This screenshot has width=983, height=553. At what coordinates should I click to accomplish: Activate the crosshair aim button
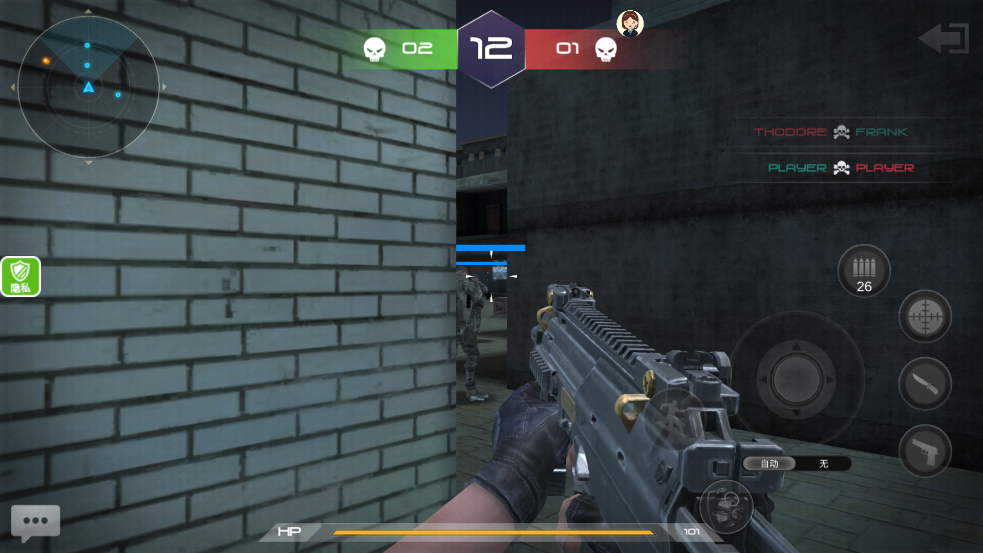925,317
